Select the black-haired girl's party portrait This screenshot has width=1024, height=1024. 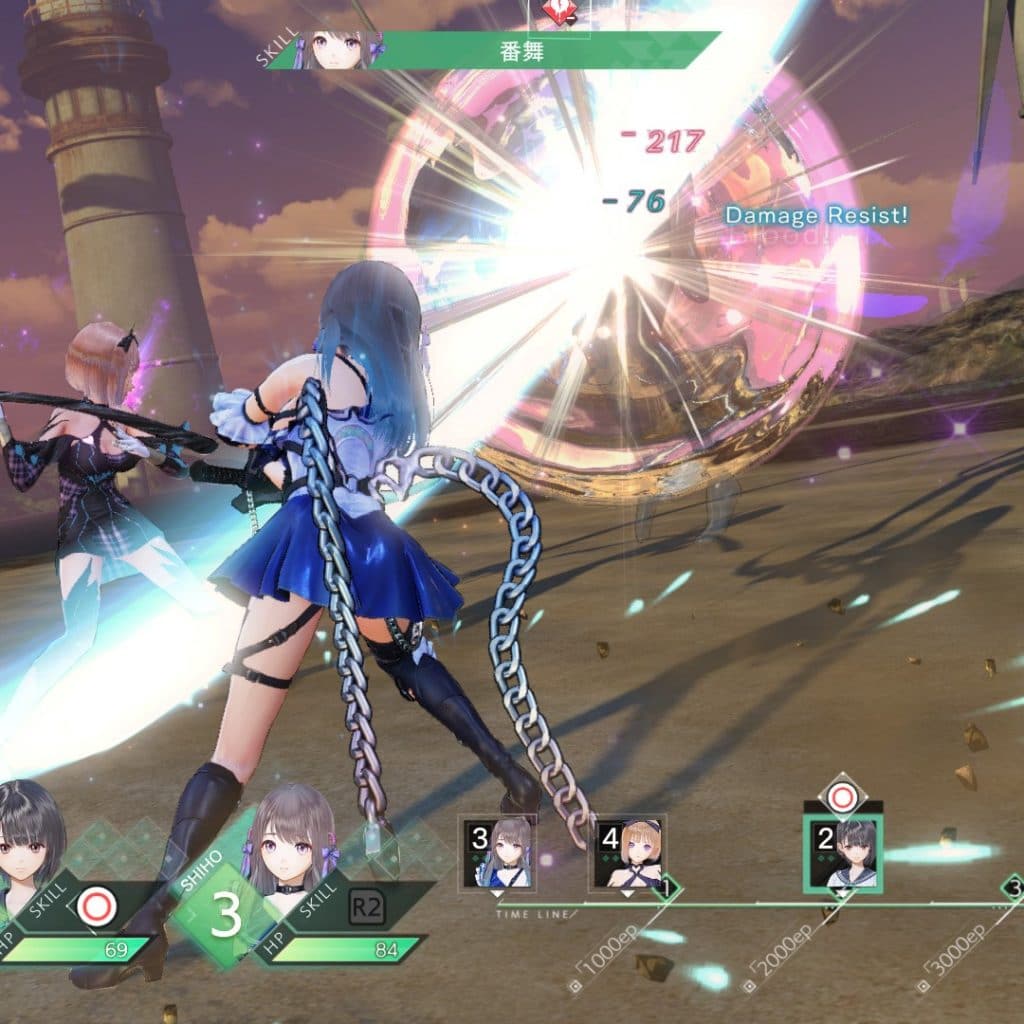[30, 842]
